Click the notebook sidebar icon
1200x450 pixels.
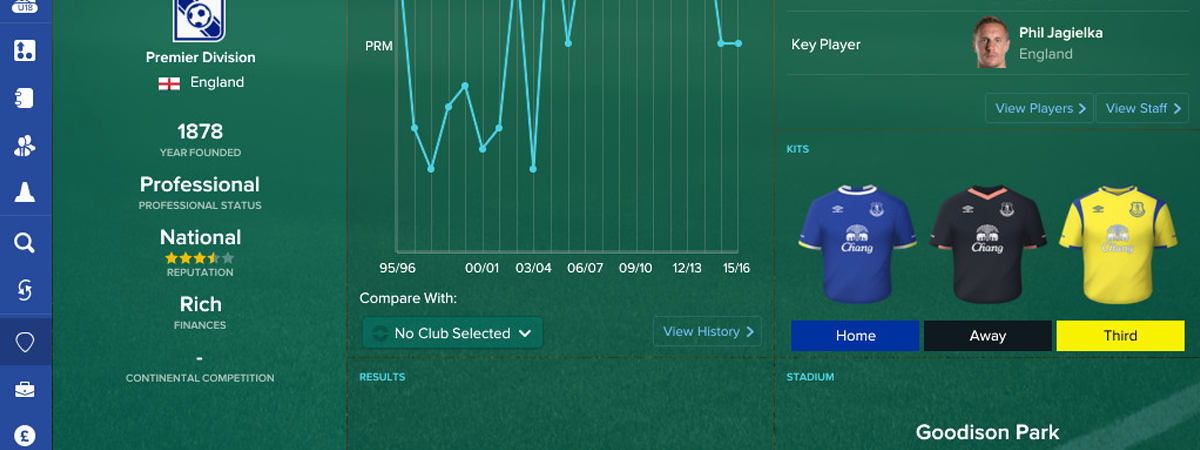[25, 98]
